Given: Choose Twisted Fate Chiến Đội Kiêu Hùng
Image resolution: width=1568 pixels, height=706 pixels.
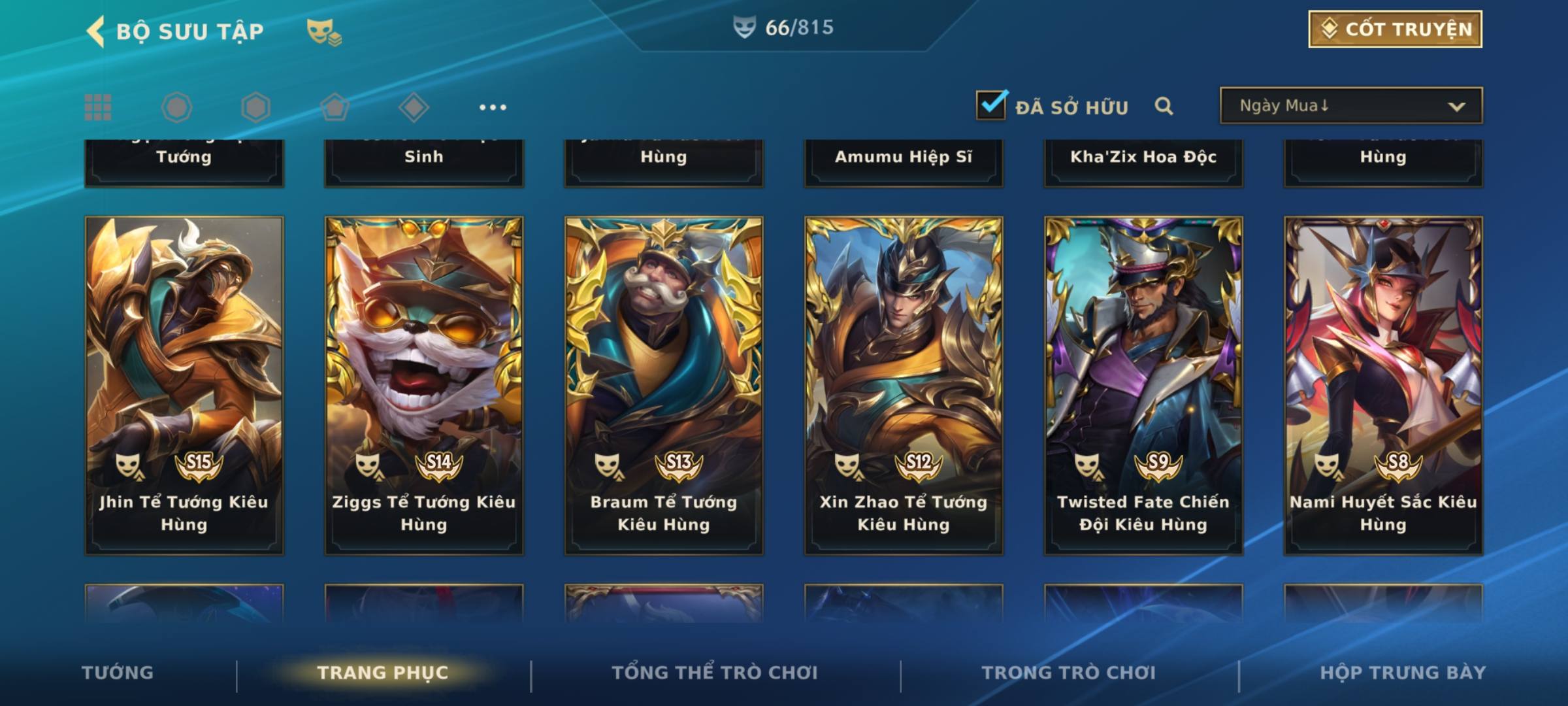Looking at the screenshot, I should pyautogui.click(x=1143, y=386).
